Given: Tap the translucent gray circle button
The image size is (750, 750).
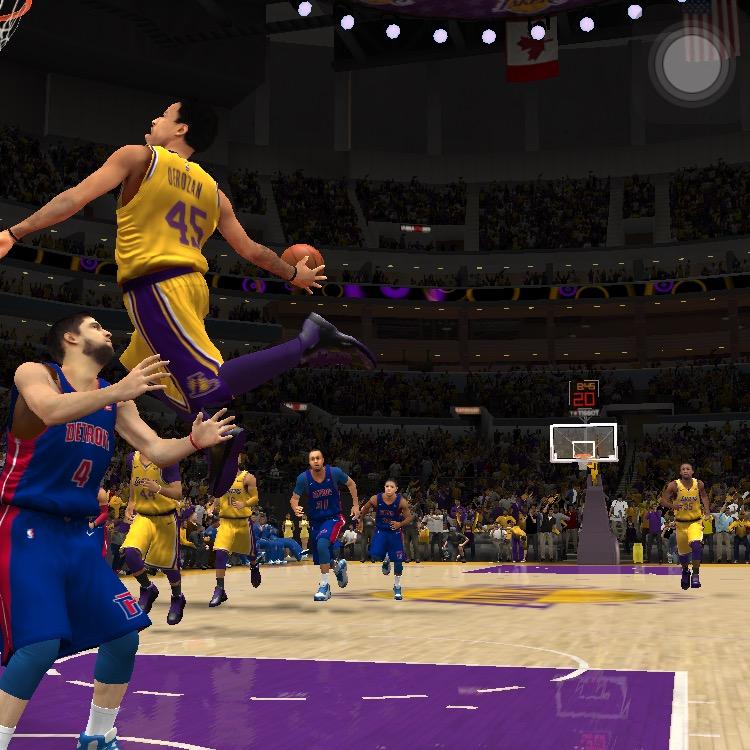Looking at the screenshot, I should click(x=692, y=65).
